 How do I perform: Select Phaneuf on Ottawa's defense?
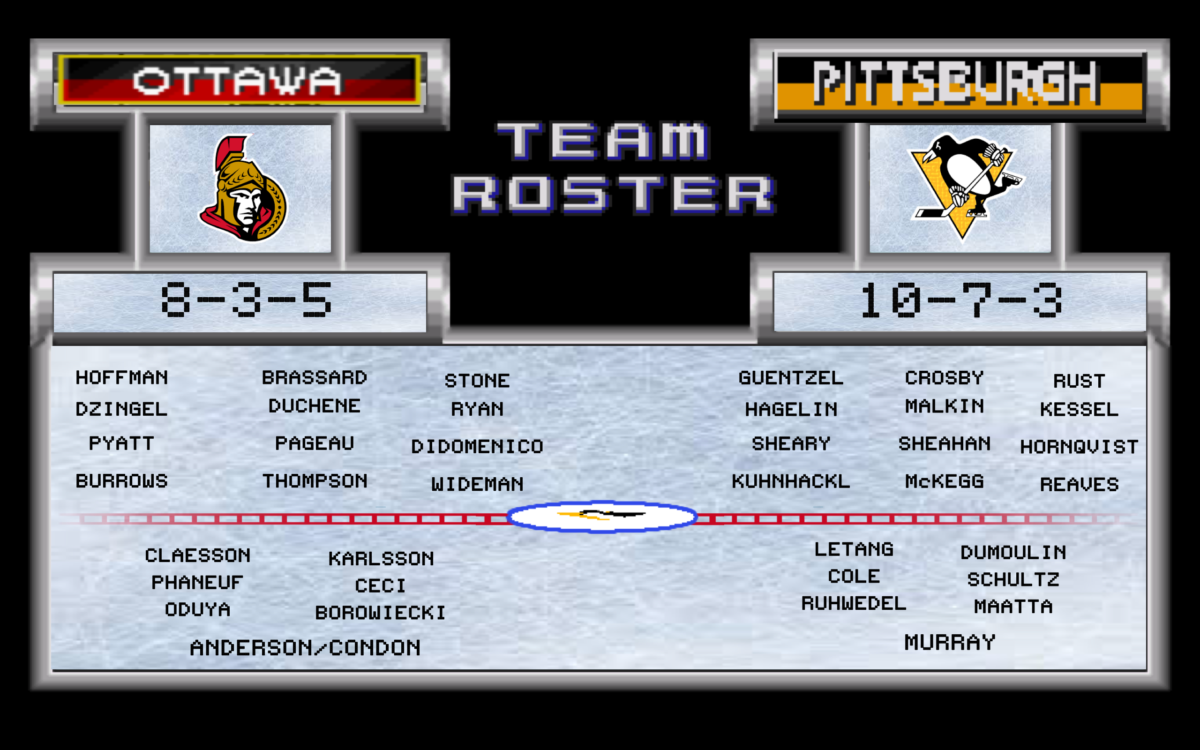(x=197, y=583)
